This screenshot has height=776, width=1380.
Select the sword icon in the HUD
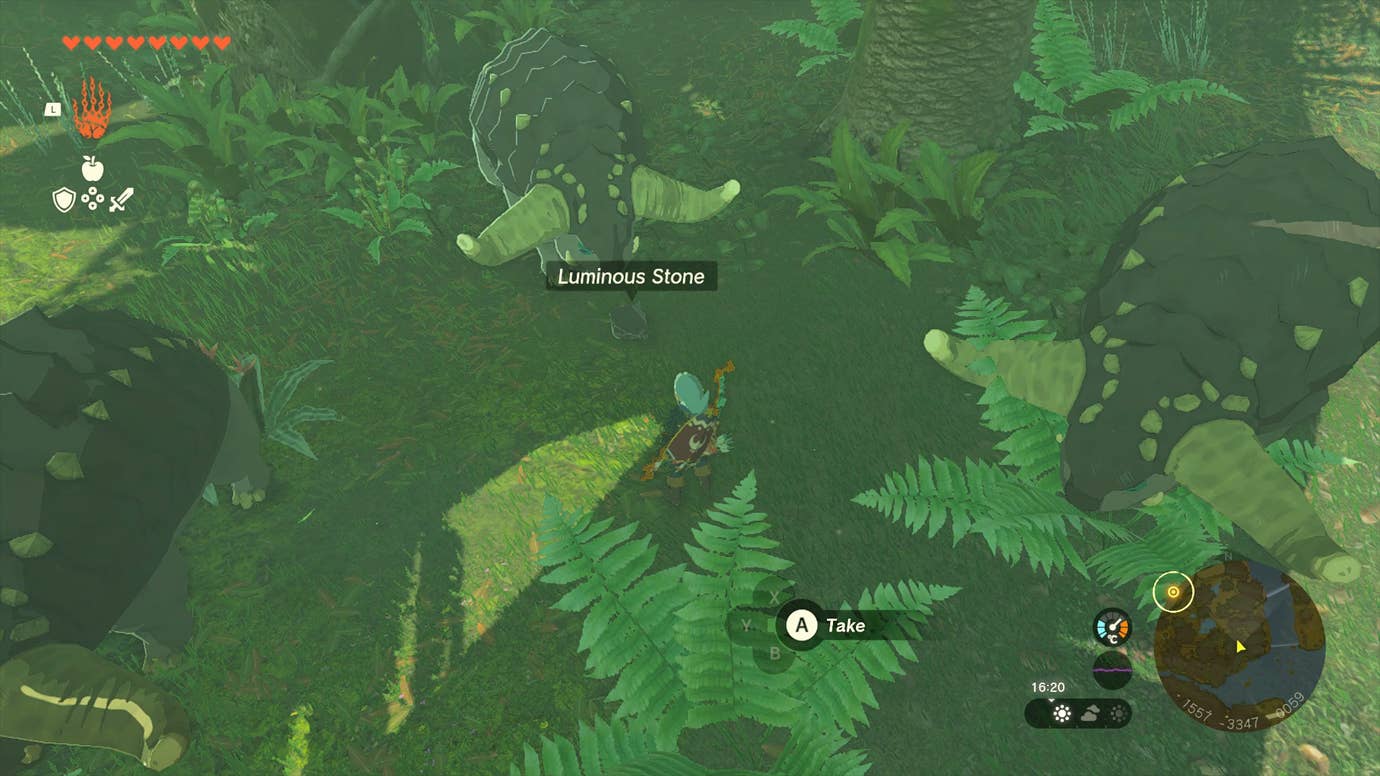121,200
